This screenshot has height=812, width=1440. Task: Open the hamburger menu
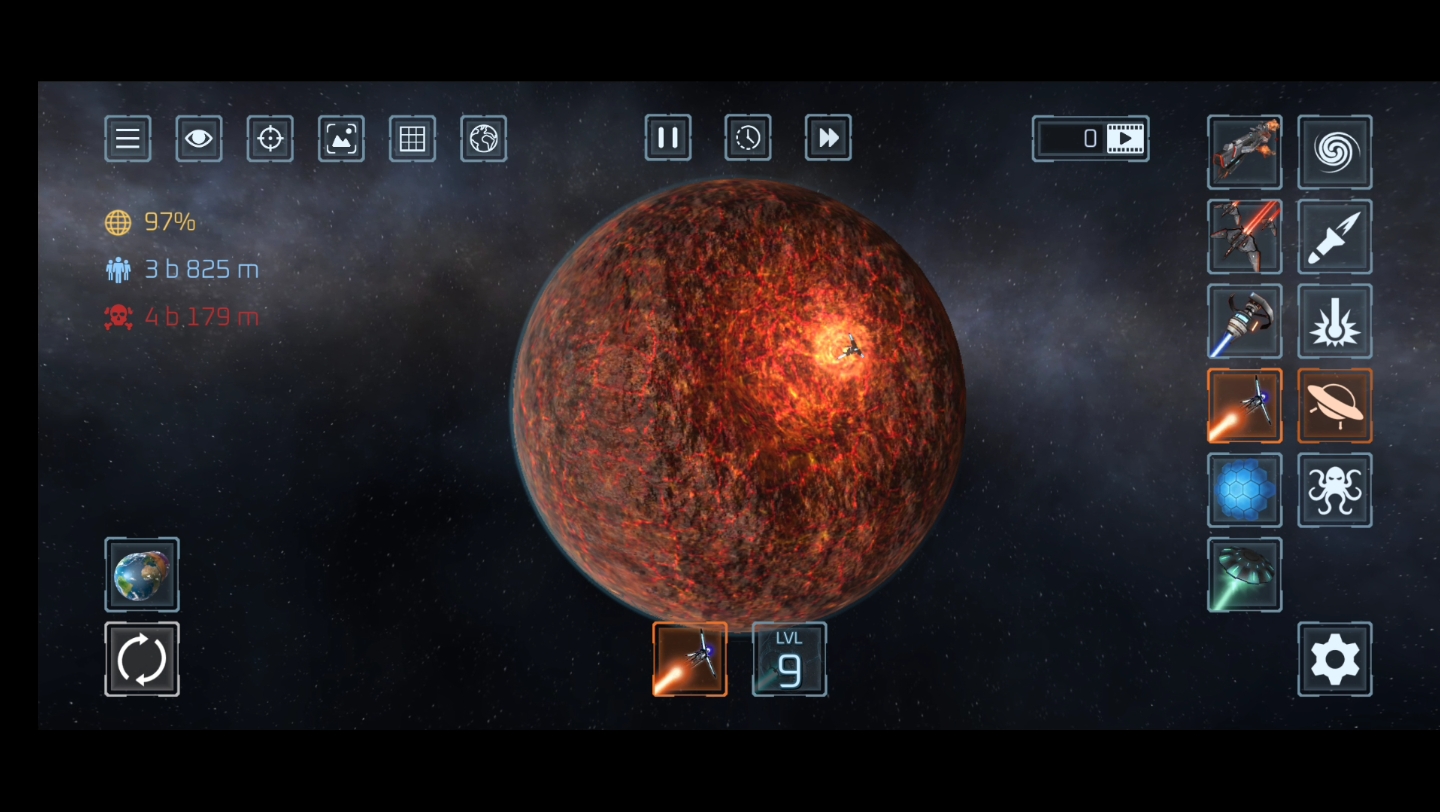point(128,138)
